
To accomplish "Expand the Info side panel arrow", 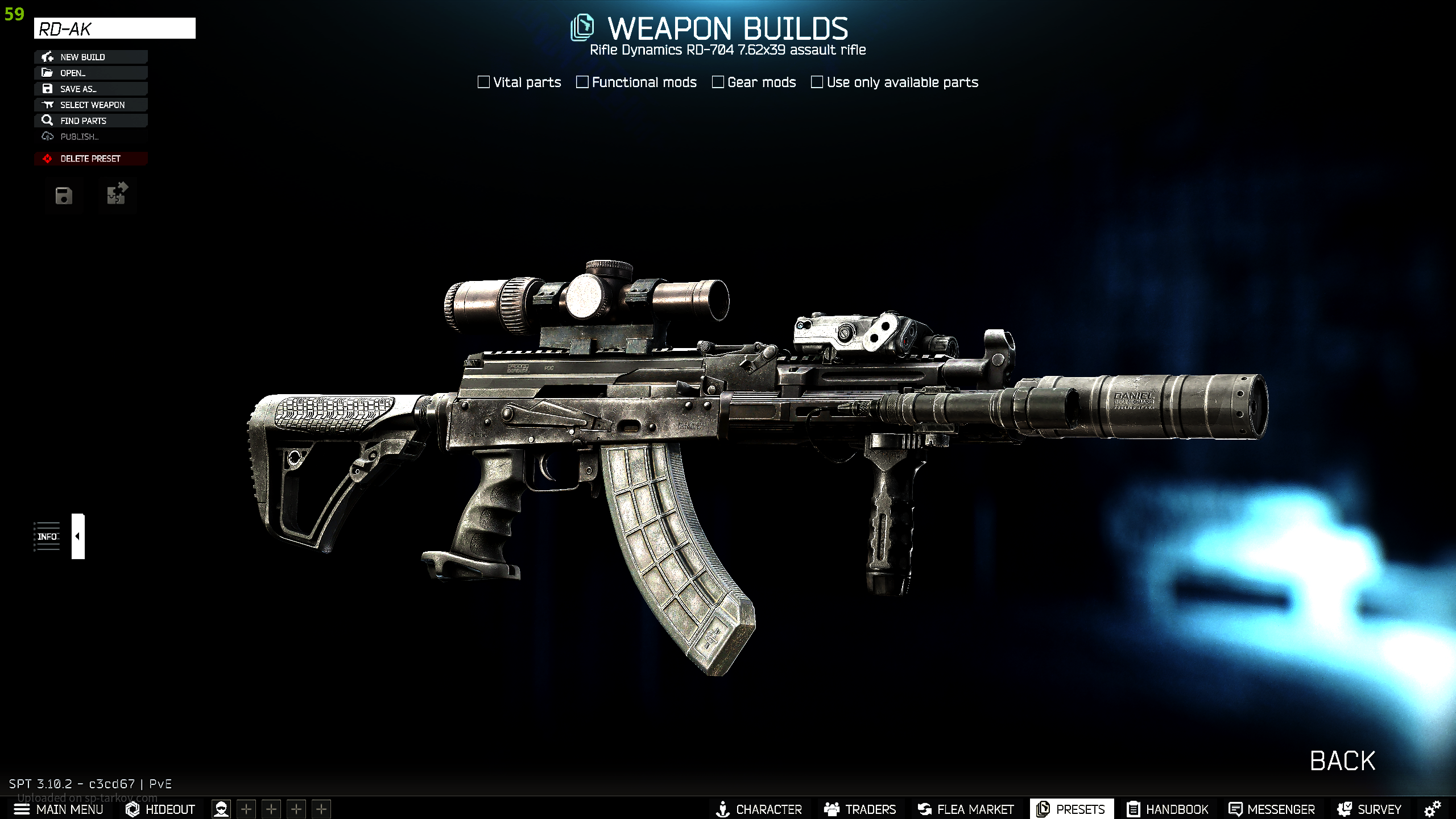I will point(78,536).
